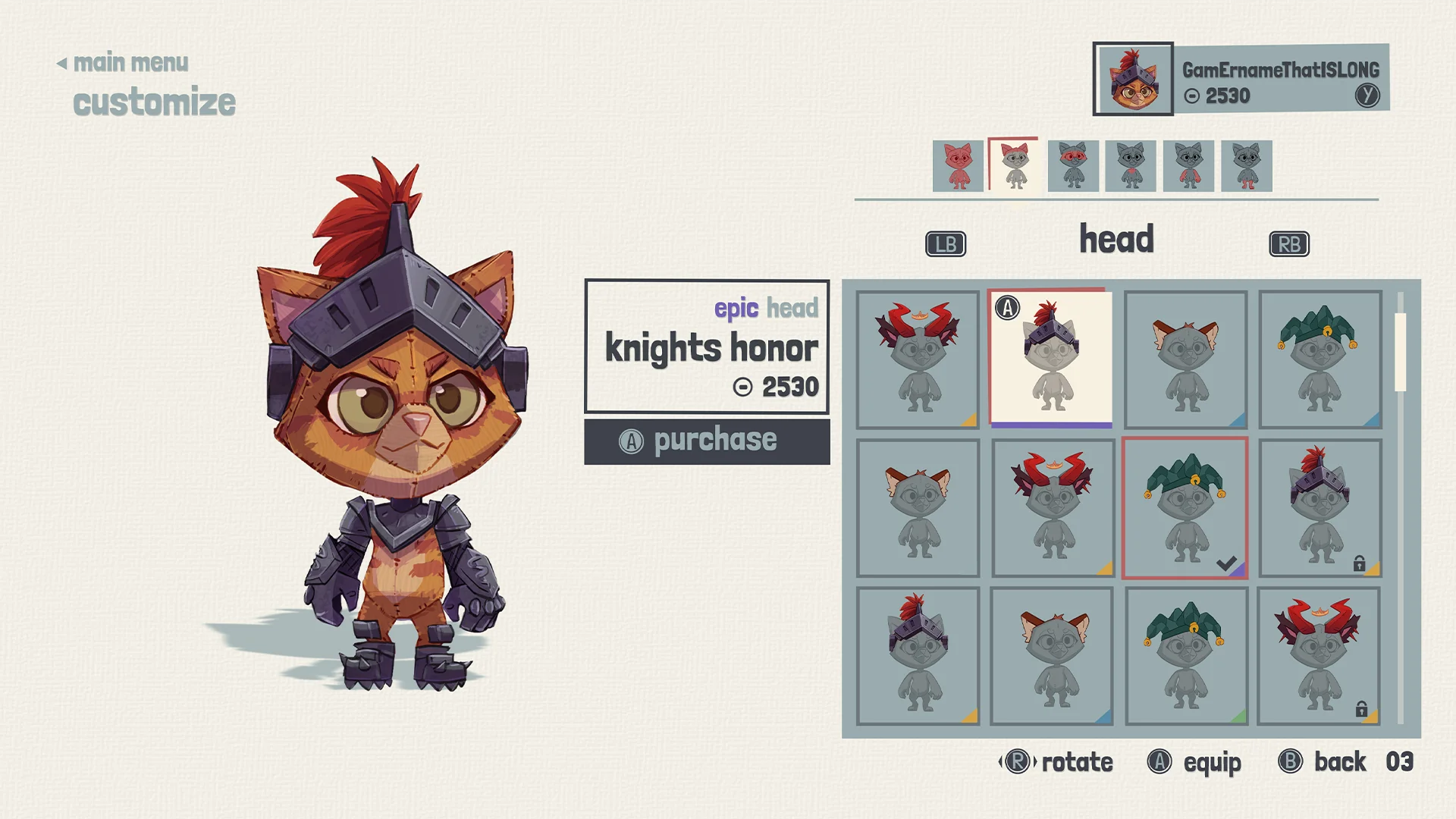The height and width of the screenshot is (819, 1456).
Task: Click the RB shoulder button icon
Action: tap(1288, 243)
